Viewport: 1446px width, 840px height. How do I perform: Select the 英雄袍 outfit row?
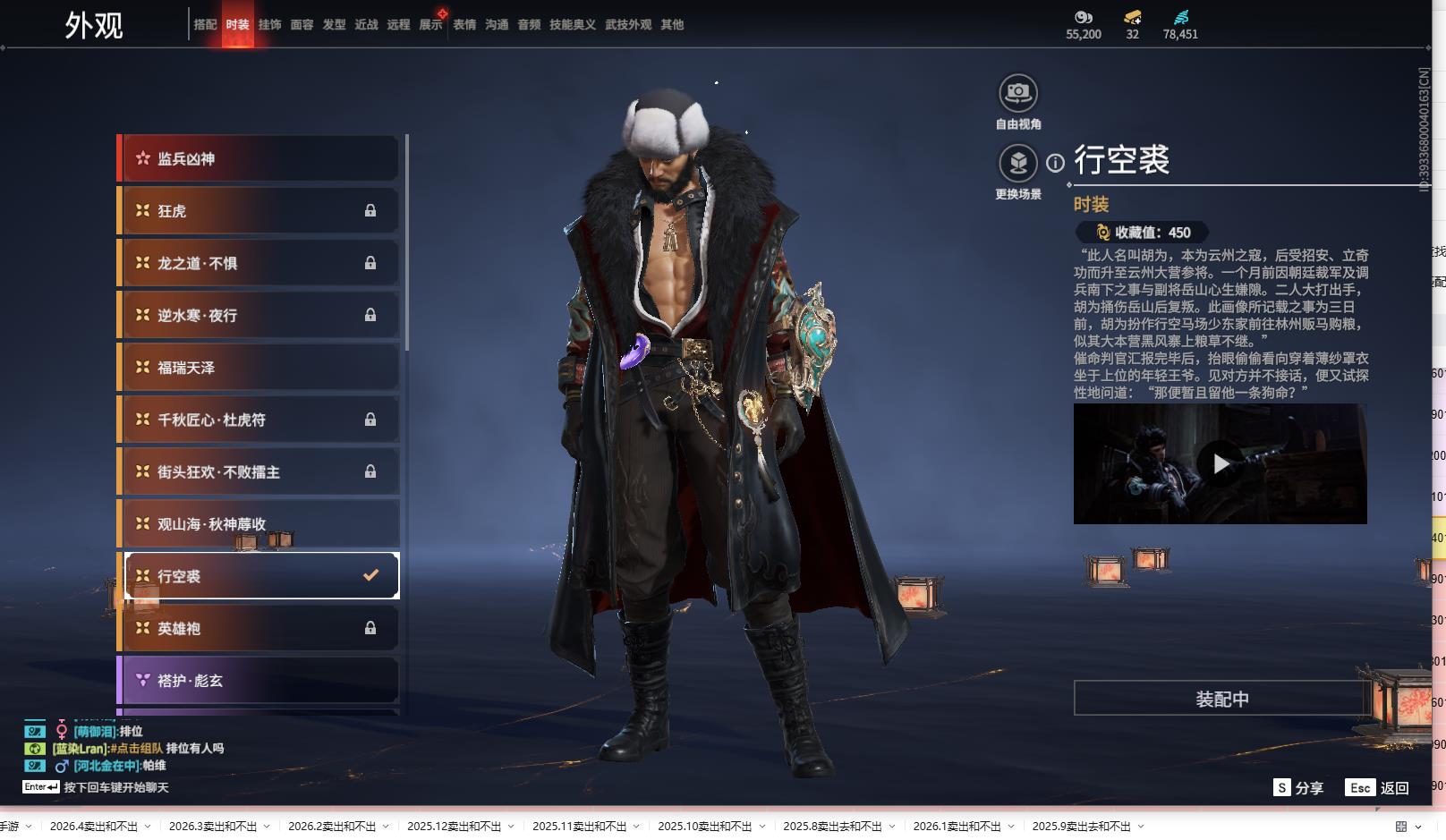click(x=259, y=629)
